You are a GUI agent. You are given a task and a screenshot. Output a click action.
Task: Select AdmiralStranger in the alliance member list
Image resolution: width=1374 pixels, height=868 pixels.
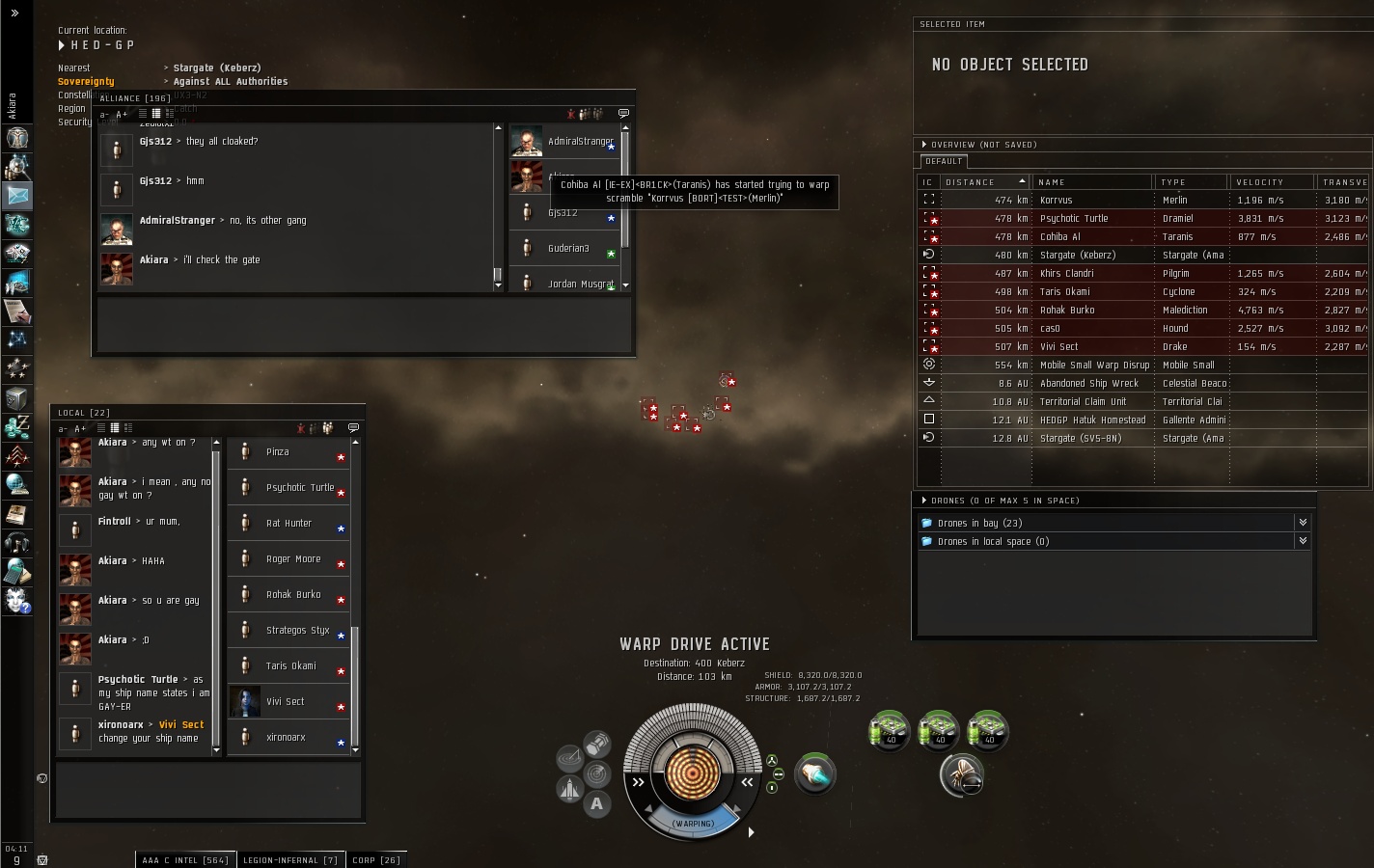tap(579, 141)
